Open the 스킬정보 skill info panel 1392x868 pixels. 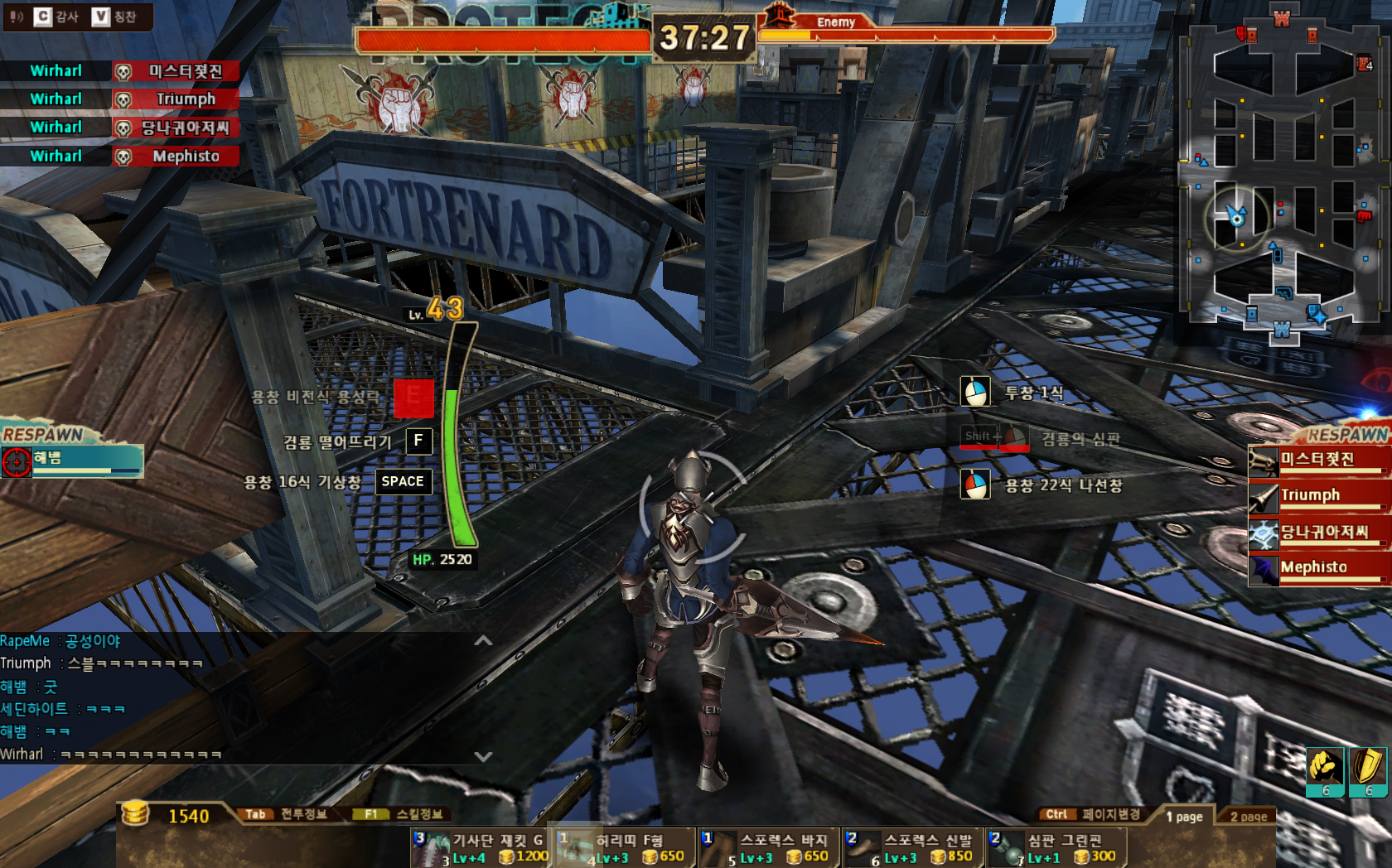click(x=406, y=814)
